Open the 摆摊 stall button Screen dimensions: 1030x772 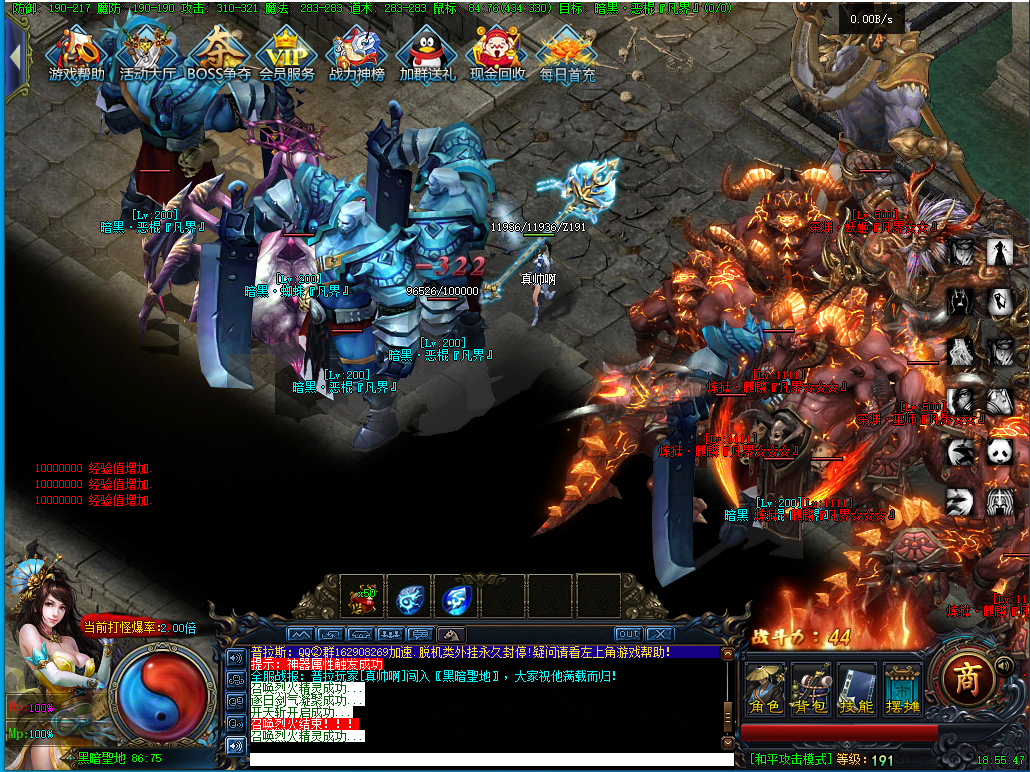point(903,690)
